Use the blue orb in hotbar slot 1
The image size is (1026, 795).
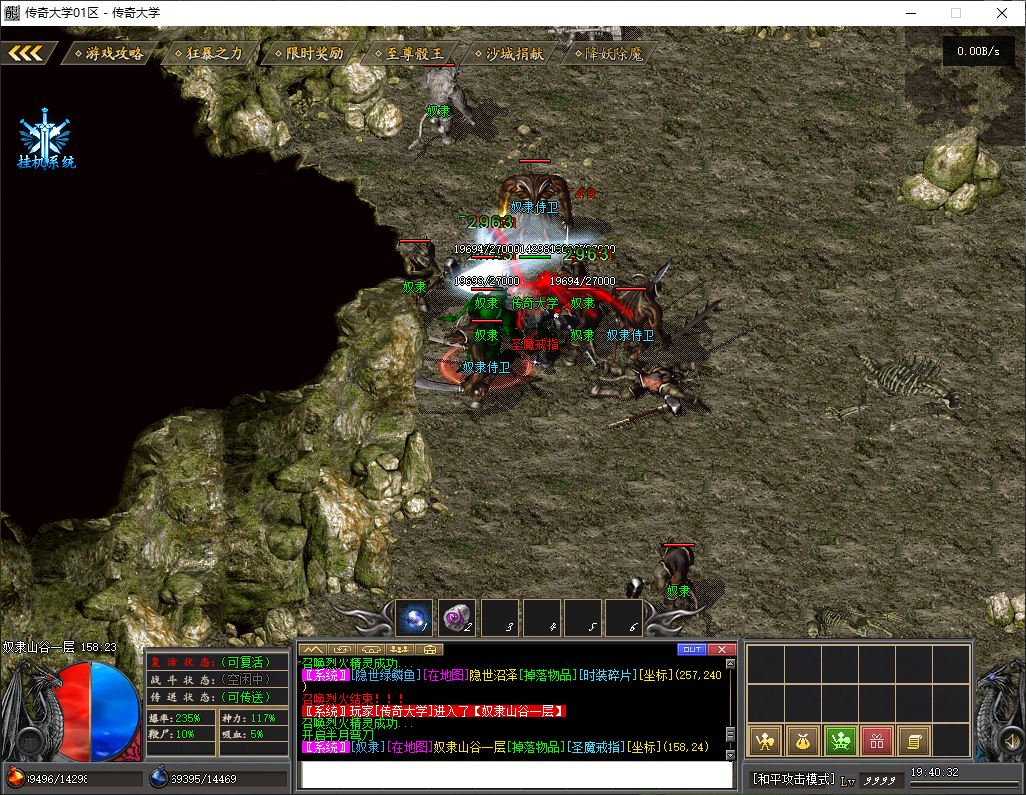[x=414, y=617]
